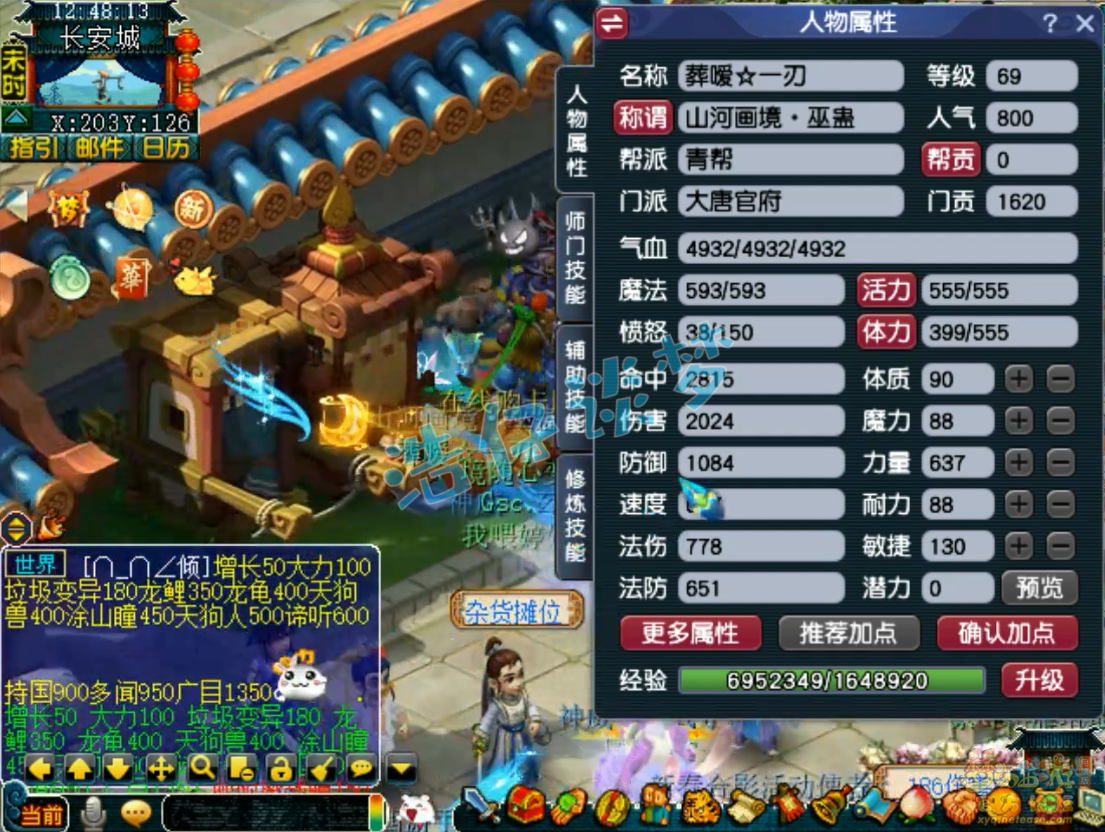Open the 帮贡 guild contribution button
This screenshot has width=1105, height=832.
[950, 160]
